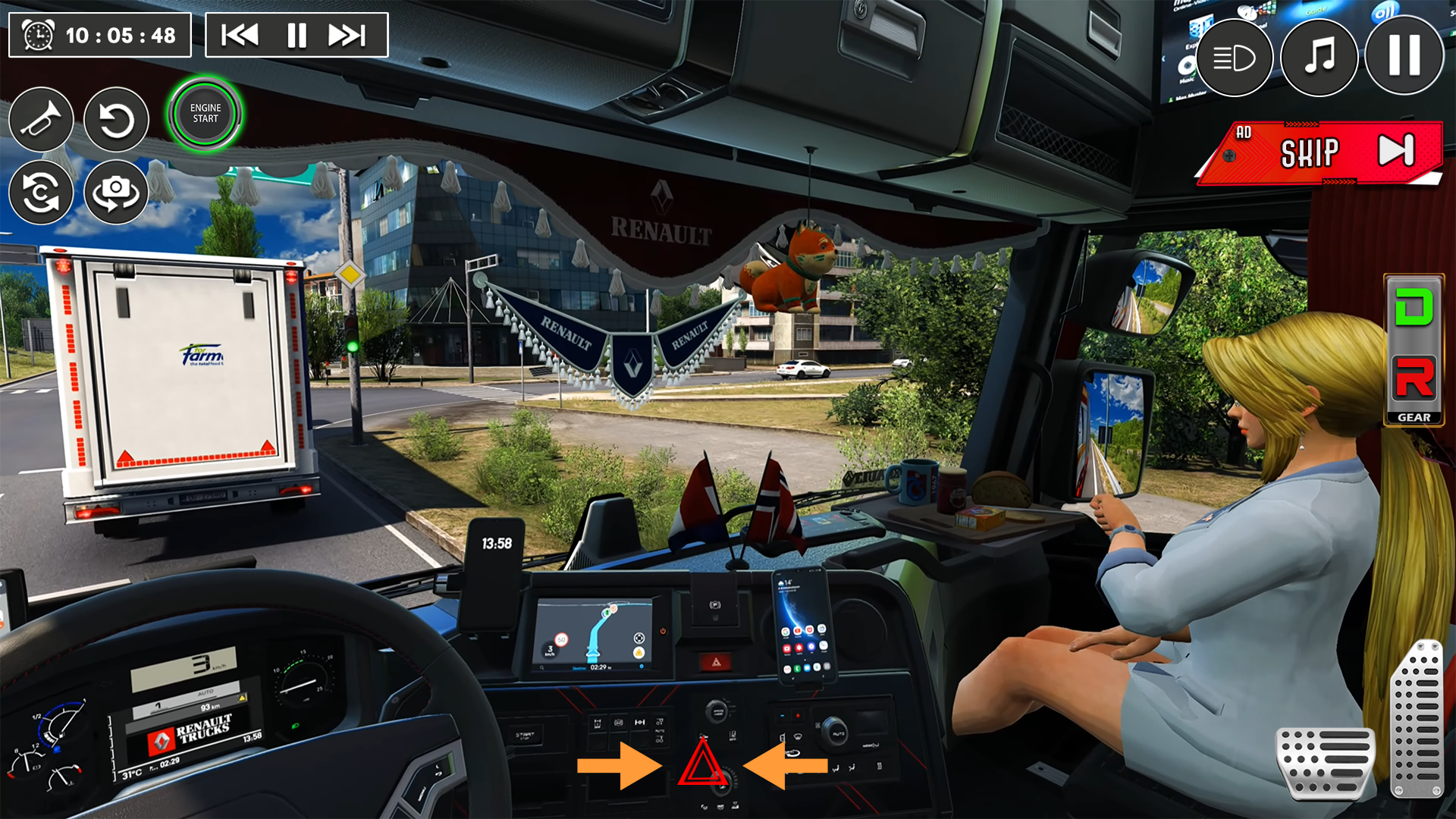The width and height of the screenshot is (1456, 819).
Task: Pause the time speed control
Action: click(296, 34)
